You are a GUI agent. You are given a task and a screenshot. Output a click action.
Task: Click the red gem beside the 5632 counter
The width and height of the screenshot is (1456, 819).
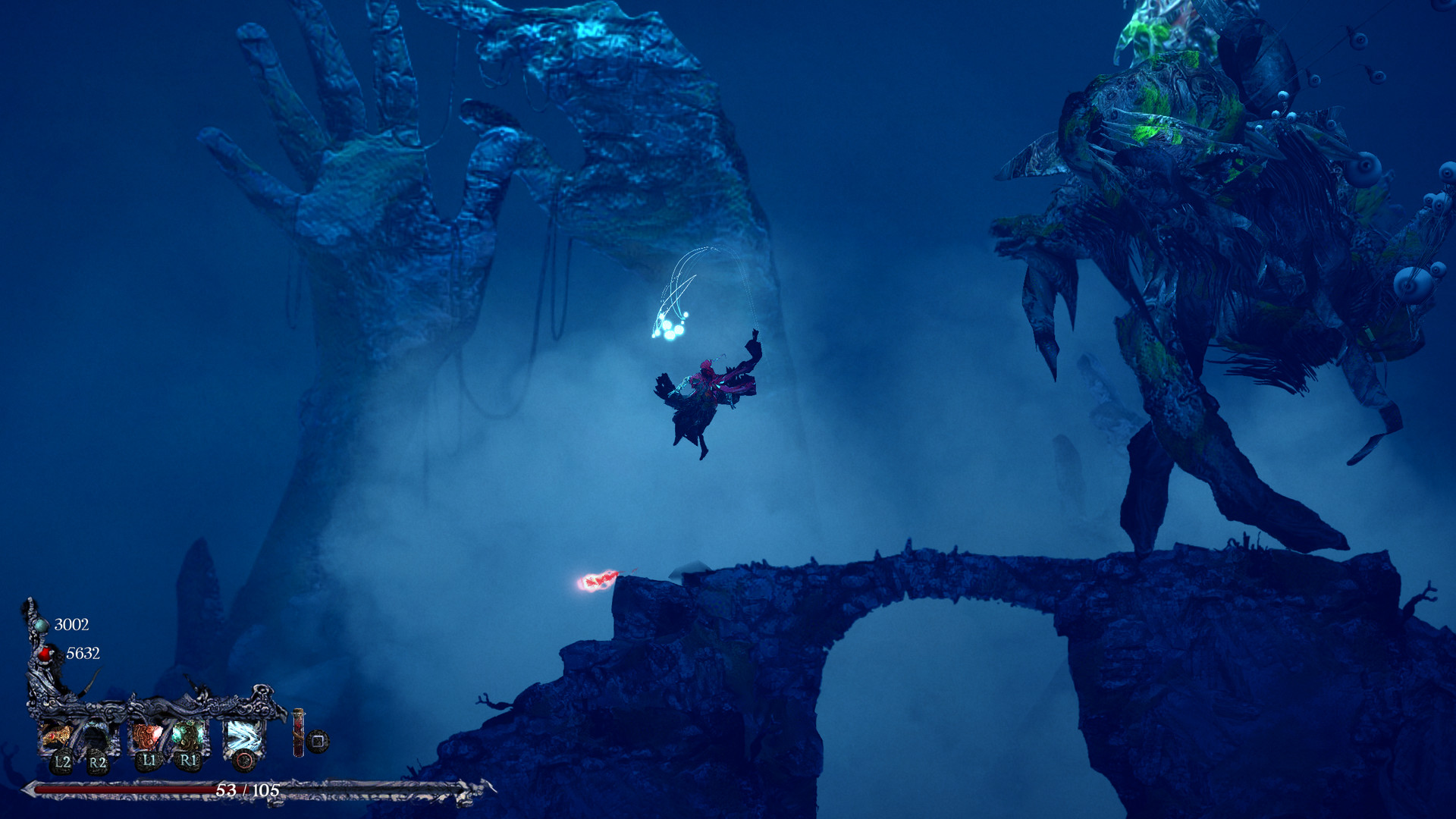(x=45, y=654)
